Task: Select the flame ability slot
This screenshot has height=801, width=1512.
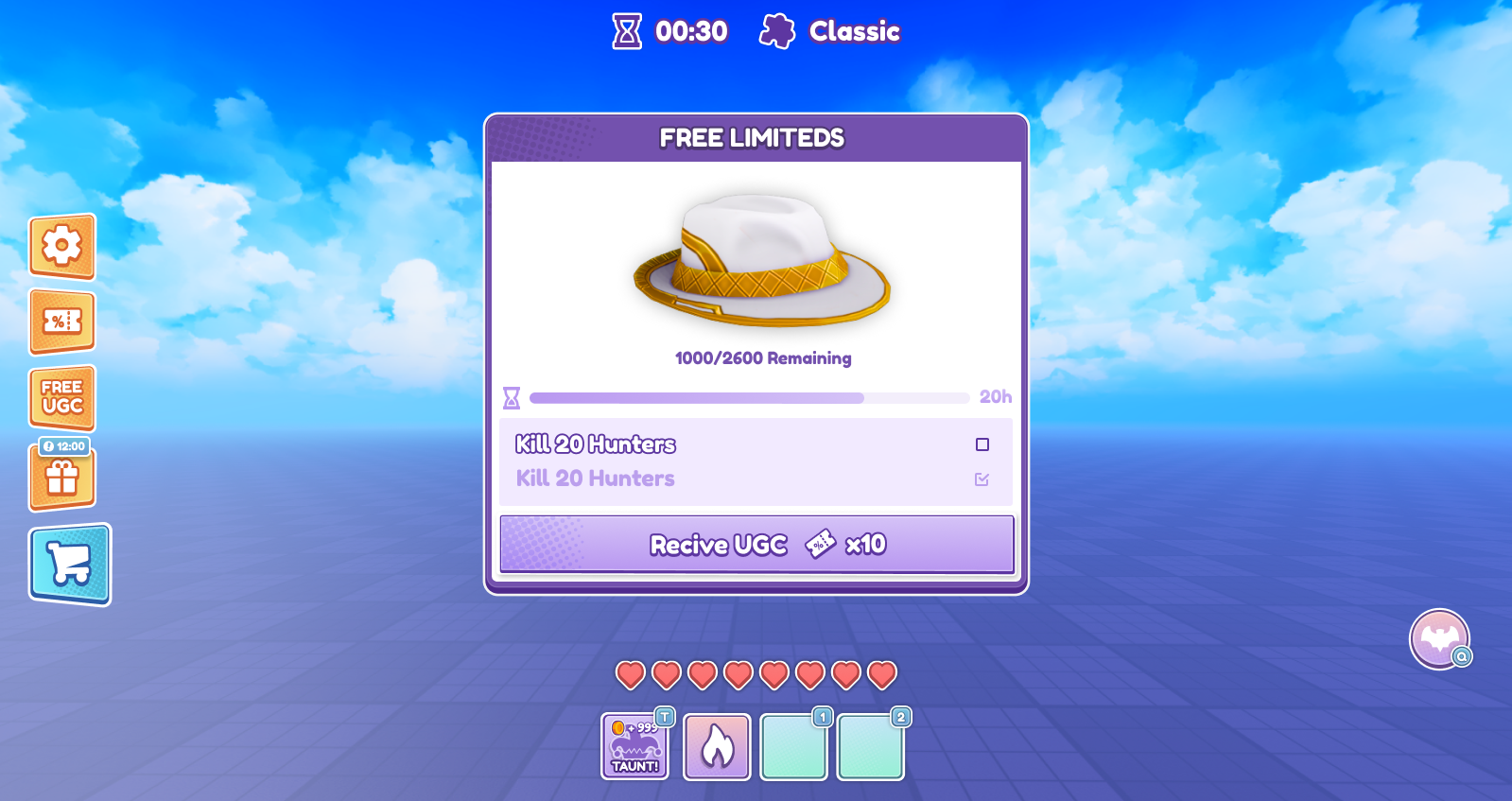Action: (717, 747)
